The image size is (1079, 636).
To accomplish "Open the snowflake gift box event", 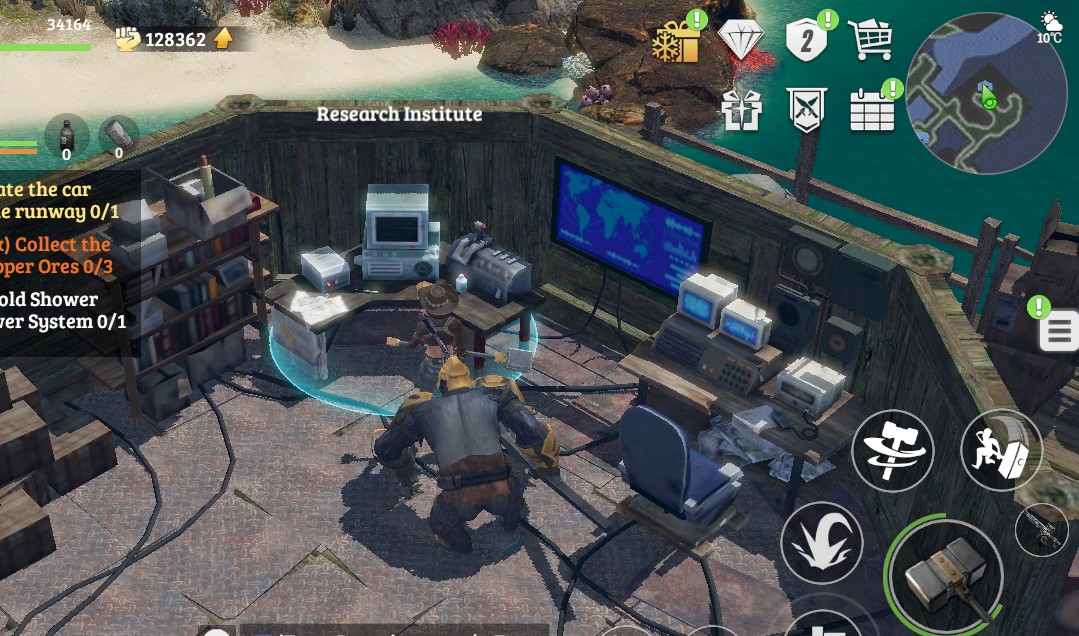I will click(x=677, y=42).
